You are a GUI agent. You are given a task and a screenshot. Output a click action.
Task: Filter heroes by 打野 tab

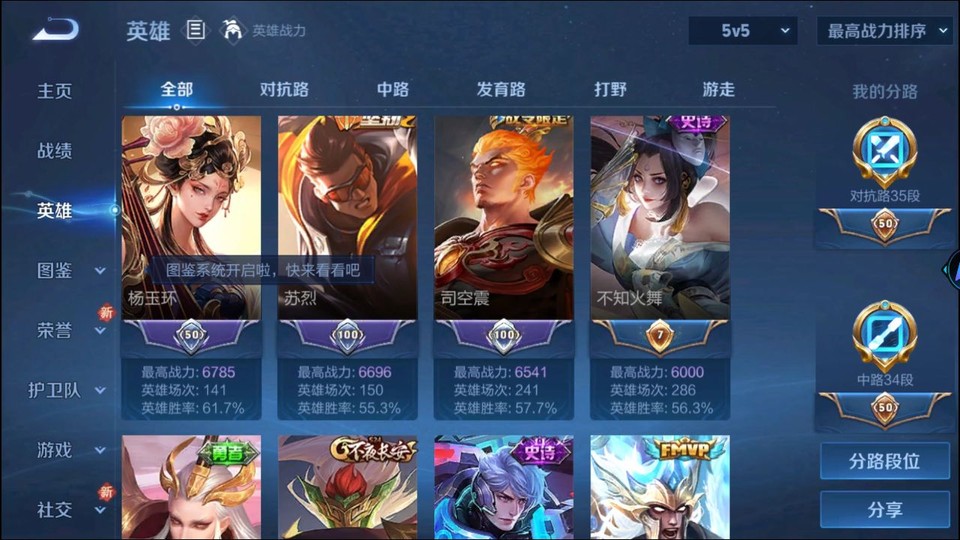[x=610, y=89]
